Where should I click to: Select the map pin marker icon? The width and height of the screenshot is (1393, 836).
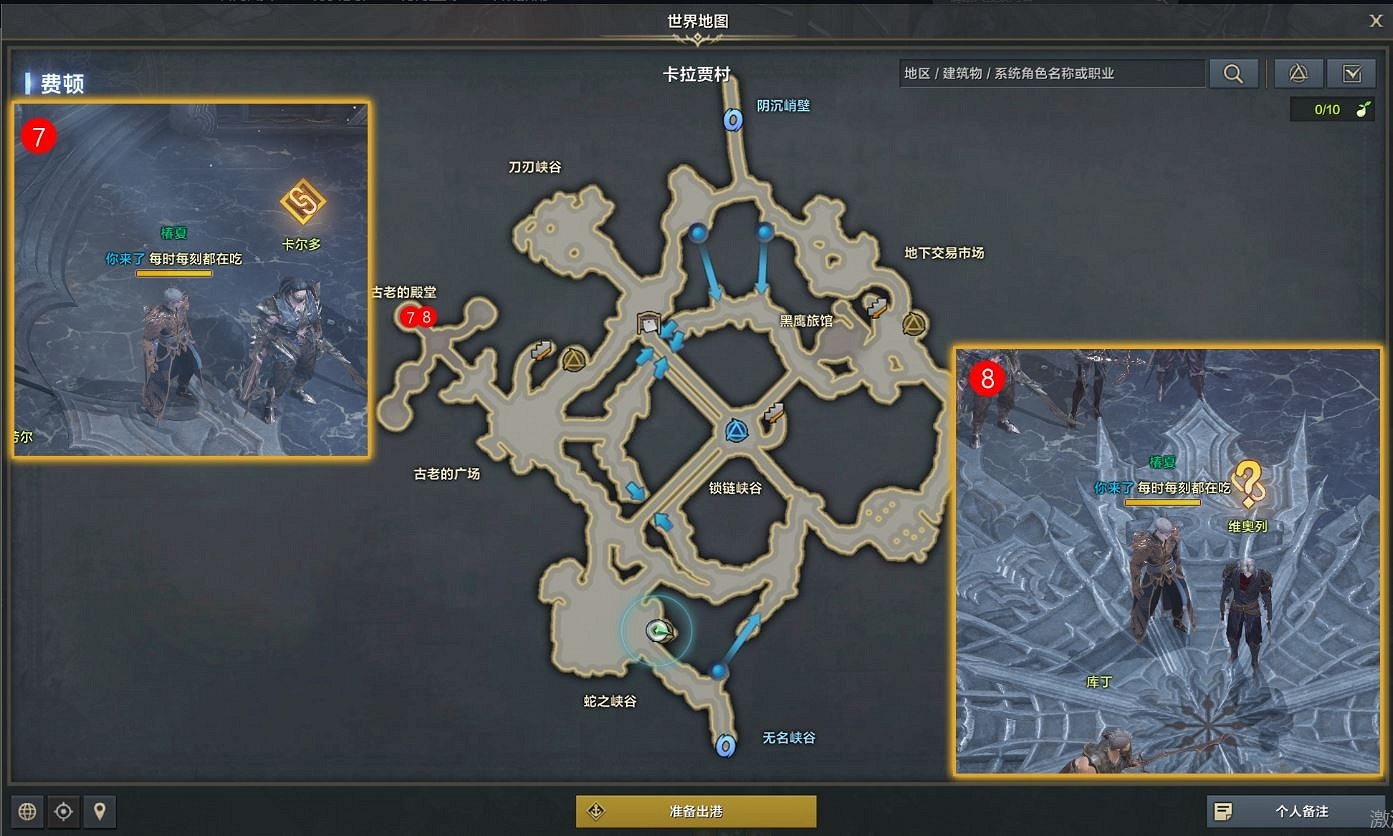pyautogui.click(x=100, y=811)
